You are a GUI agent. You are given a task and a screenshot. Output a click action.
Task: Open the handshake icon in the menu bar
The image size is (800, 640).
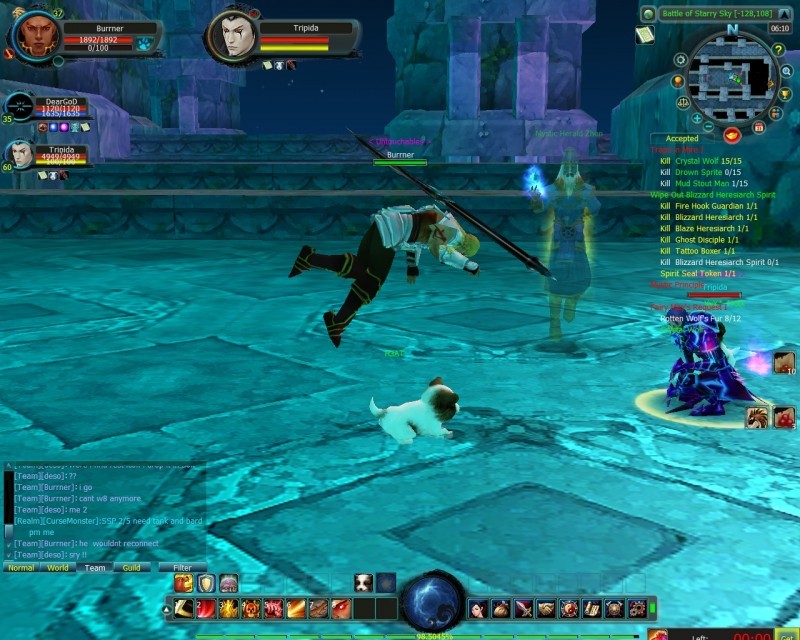pos(545,608)
